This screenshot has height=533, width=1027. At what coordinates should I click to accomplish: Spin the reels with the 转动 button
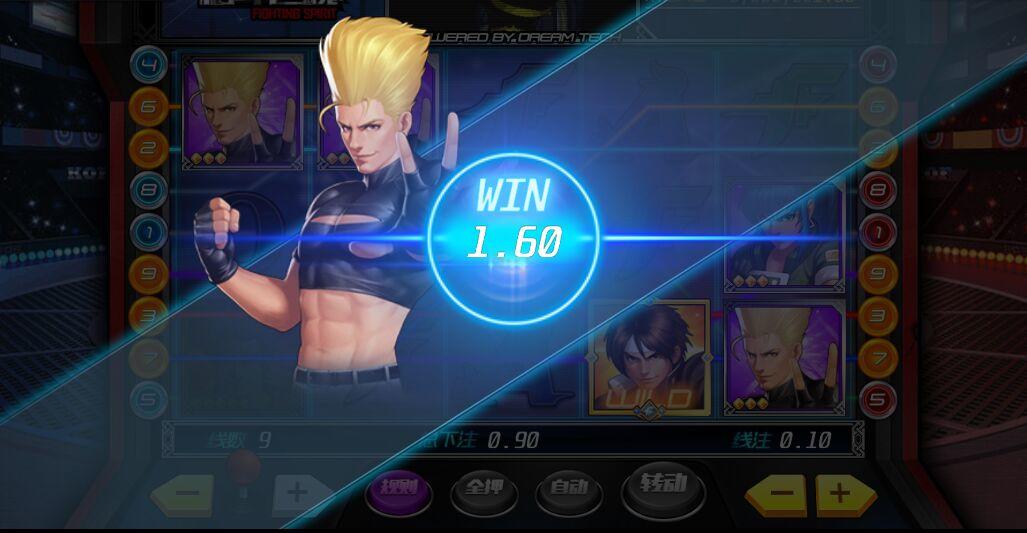pos(663,486)
